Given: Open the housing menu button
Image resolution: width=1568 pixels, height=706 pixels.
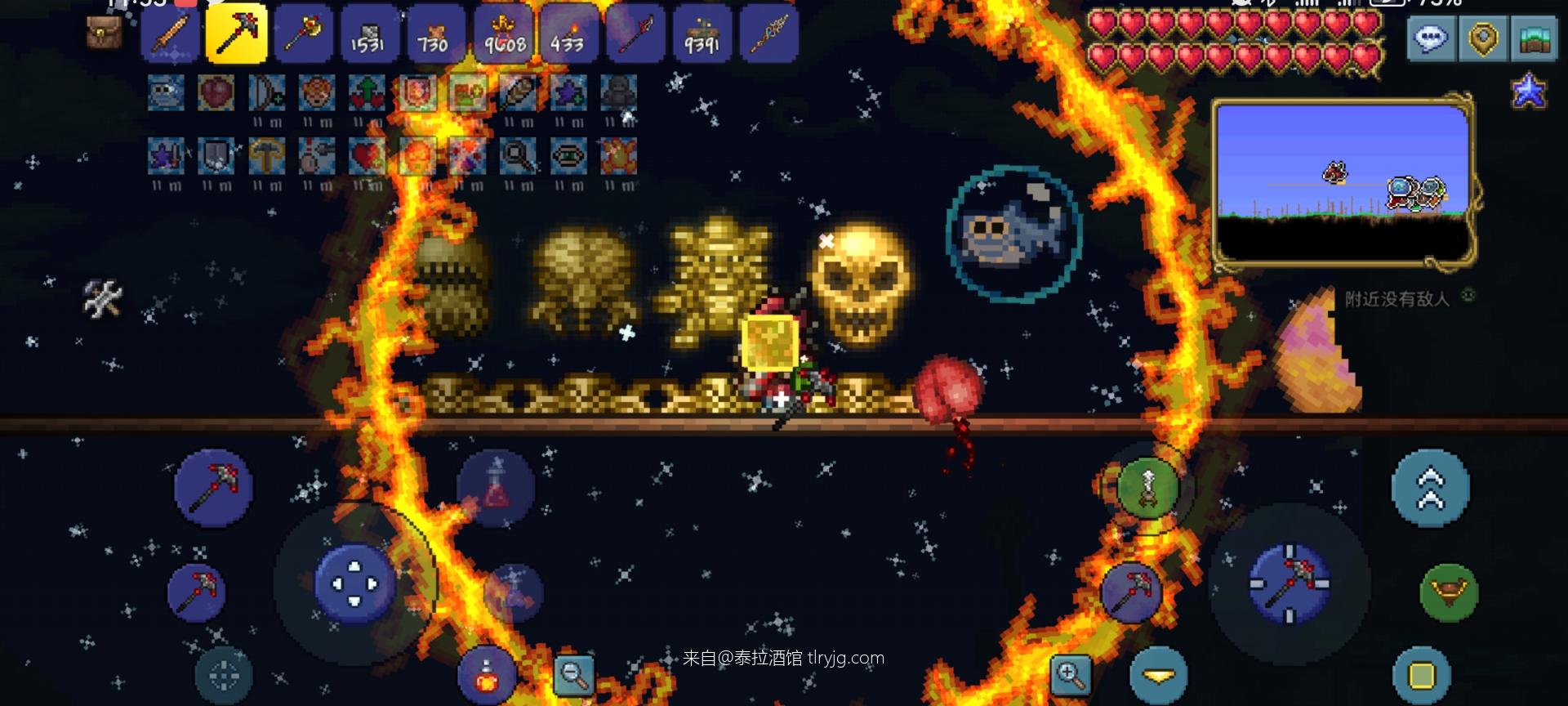Looking at the screenshot, I should click(1535, 38).
